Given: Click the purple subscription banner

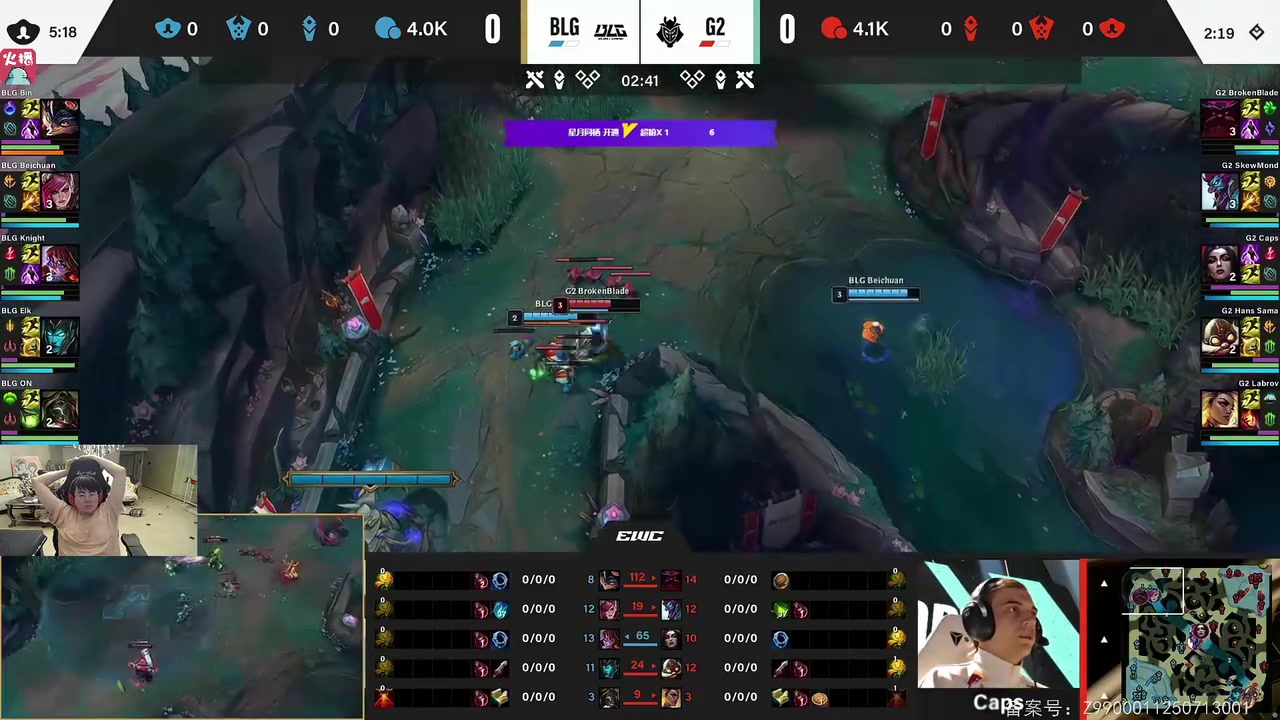Looking at the screenshot, I should pyautogui.click(x=639, y=132).
